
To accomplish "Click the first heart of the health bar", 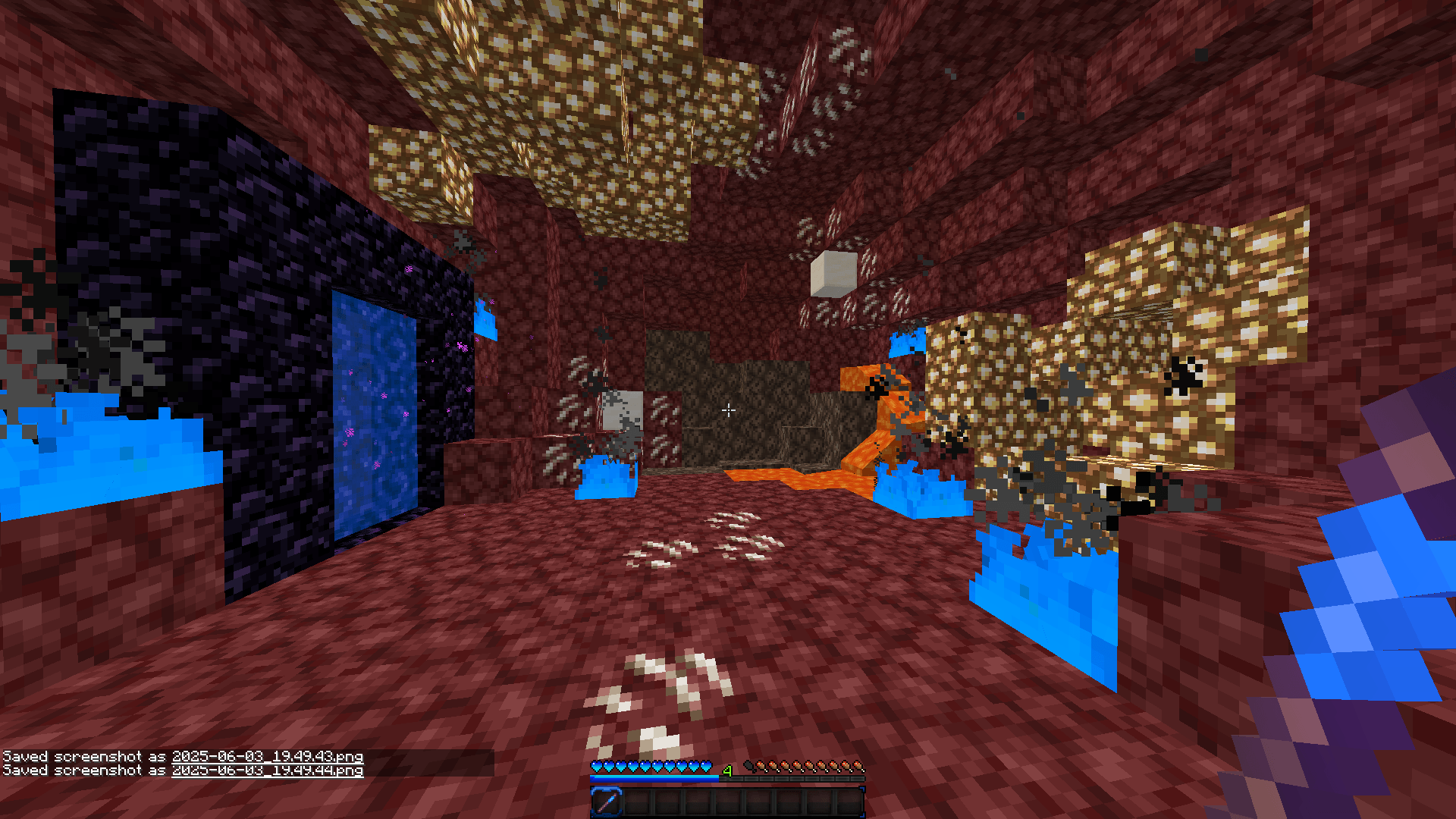I will coord(596,764).
